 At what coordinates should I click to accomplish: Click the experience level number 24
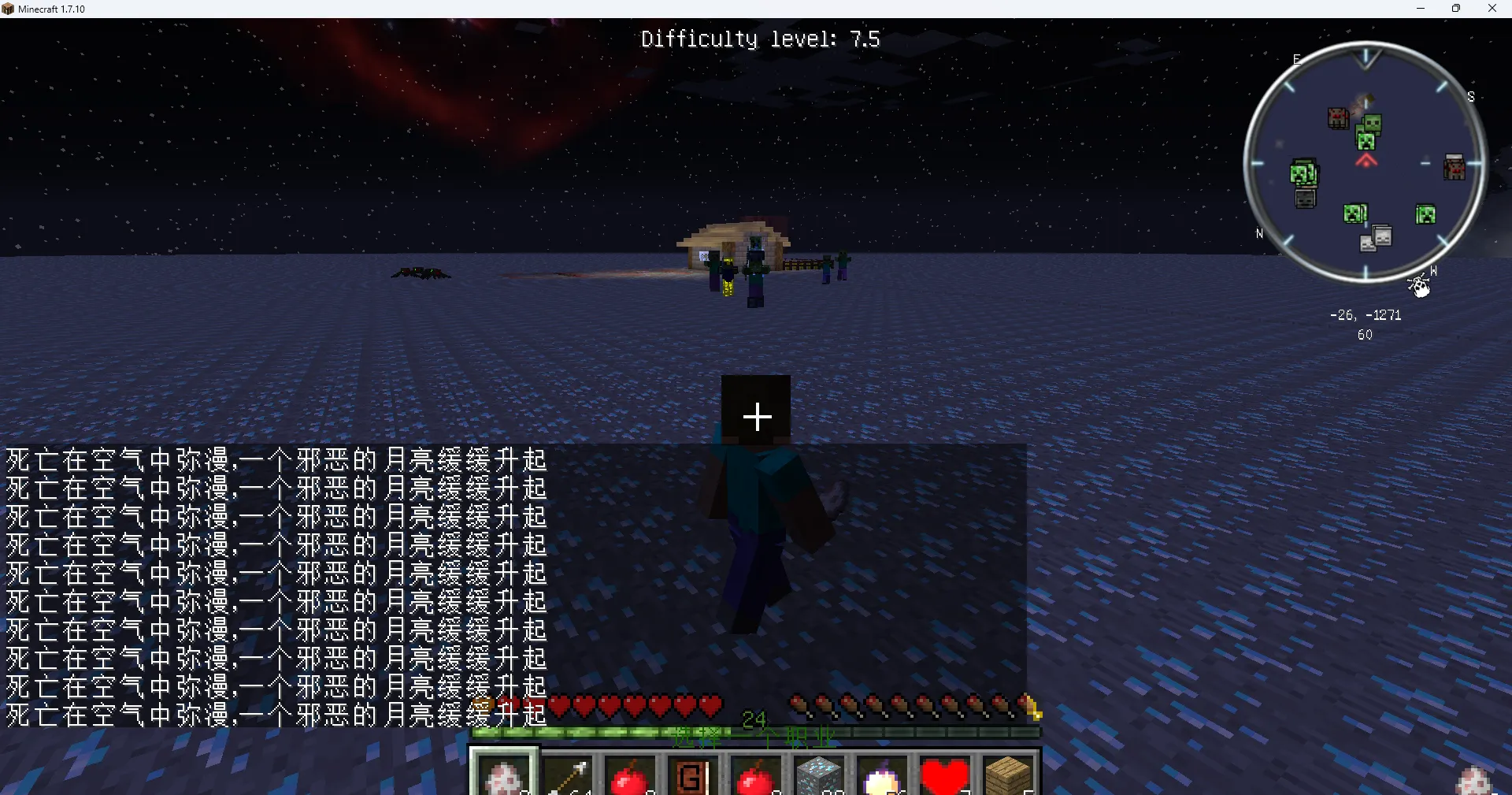(755, 718)
